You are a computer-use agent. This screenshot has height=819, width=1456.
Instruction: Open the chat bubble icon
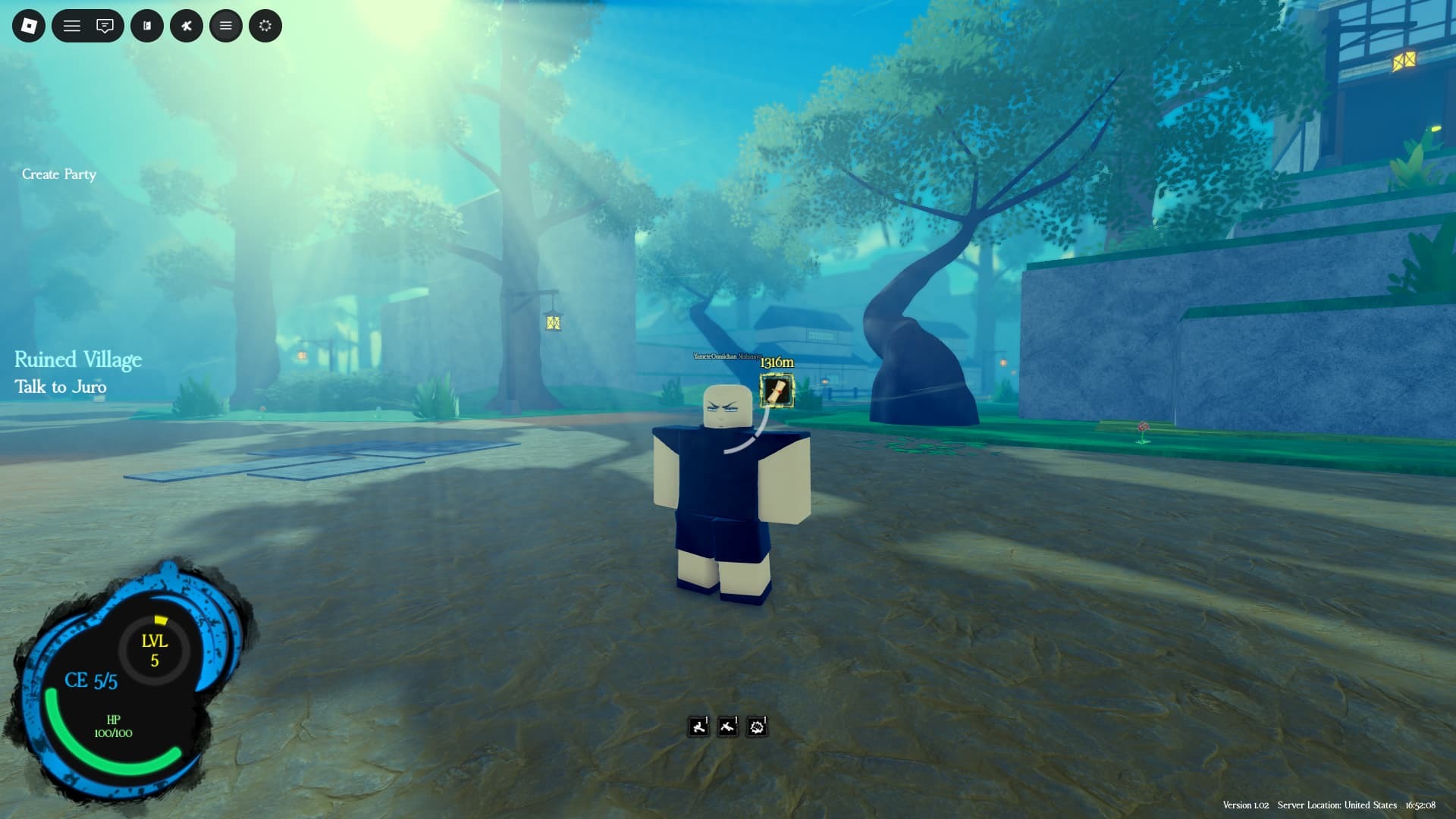106,25
